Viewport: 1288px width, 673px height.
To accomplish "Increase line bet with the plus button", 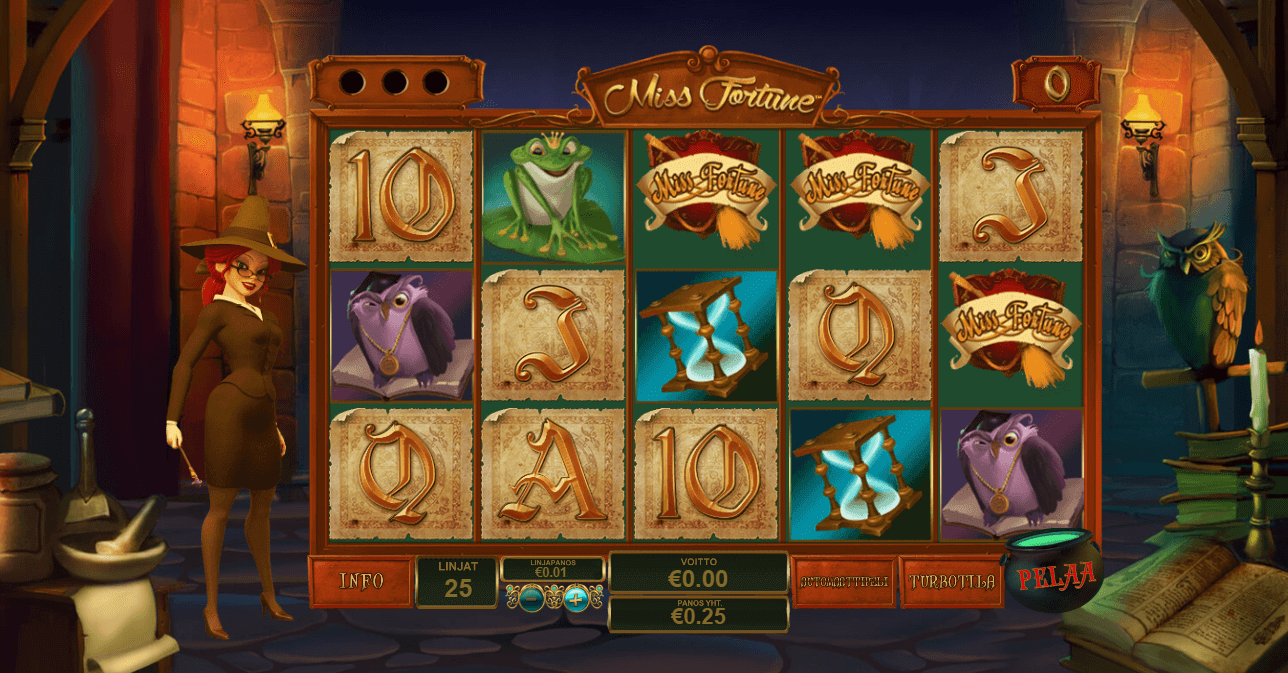I will pos(576,599).
